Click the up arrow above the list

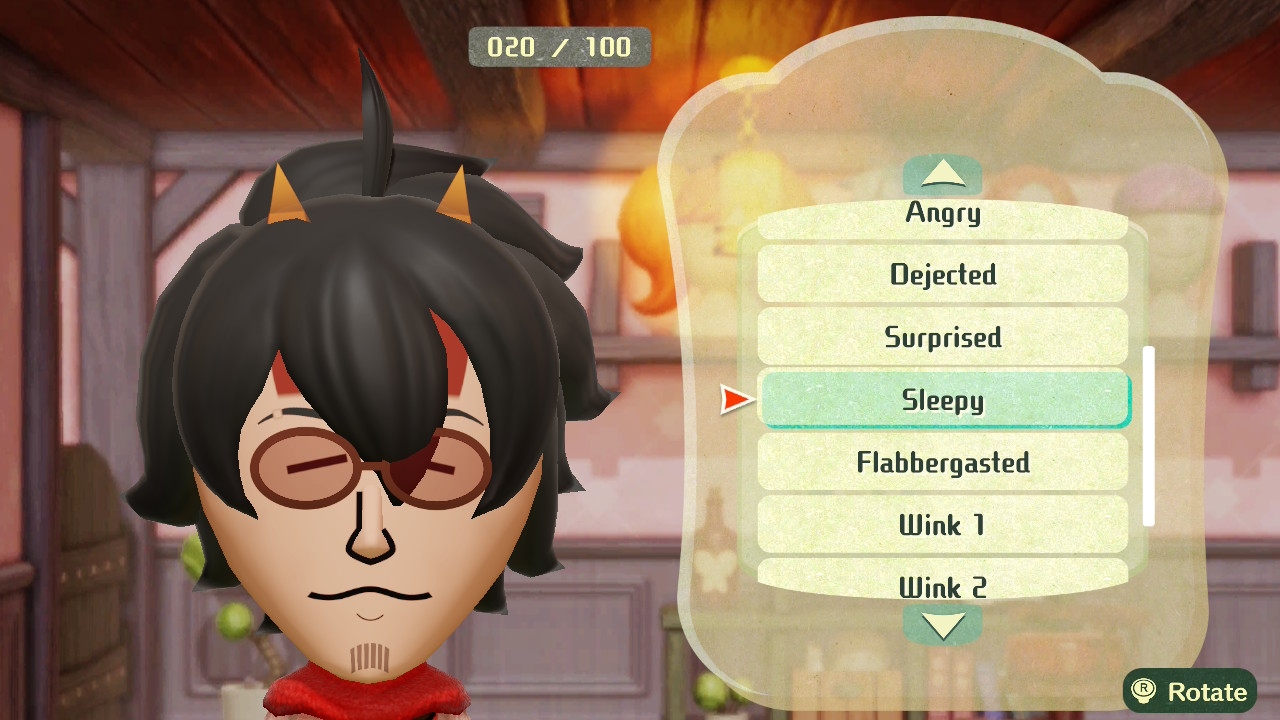[x=942, y=176]
